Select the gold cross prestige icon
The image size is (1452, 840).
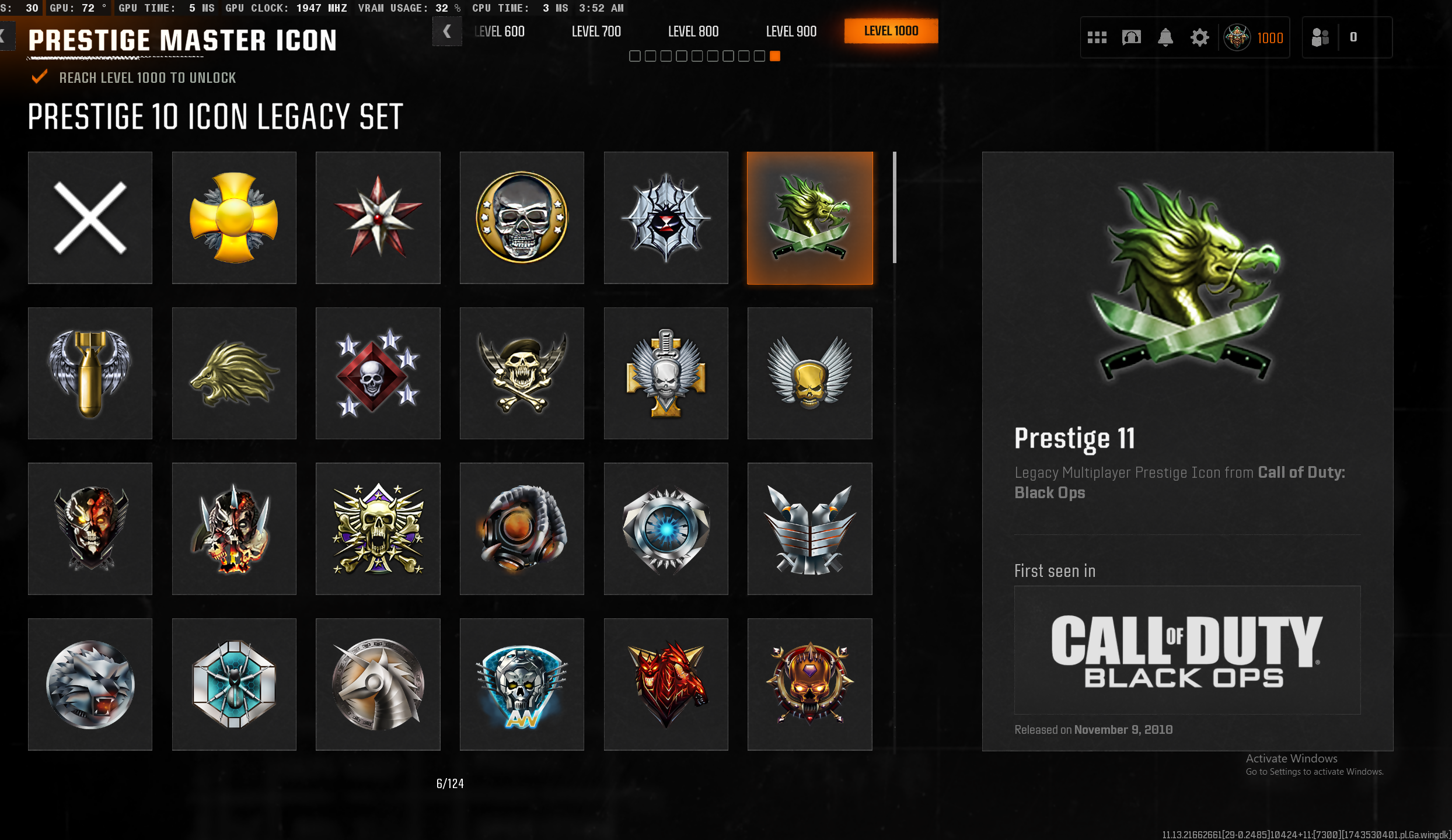(x=234, y=218)
